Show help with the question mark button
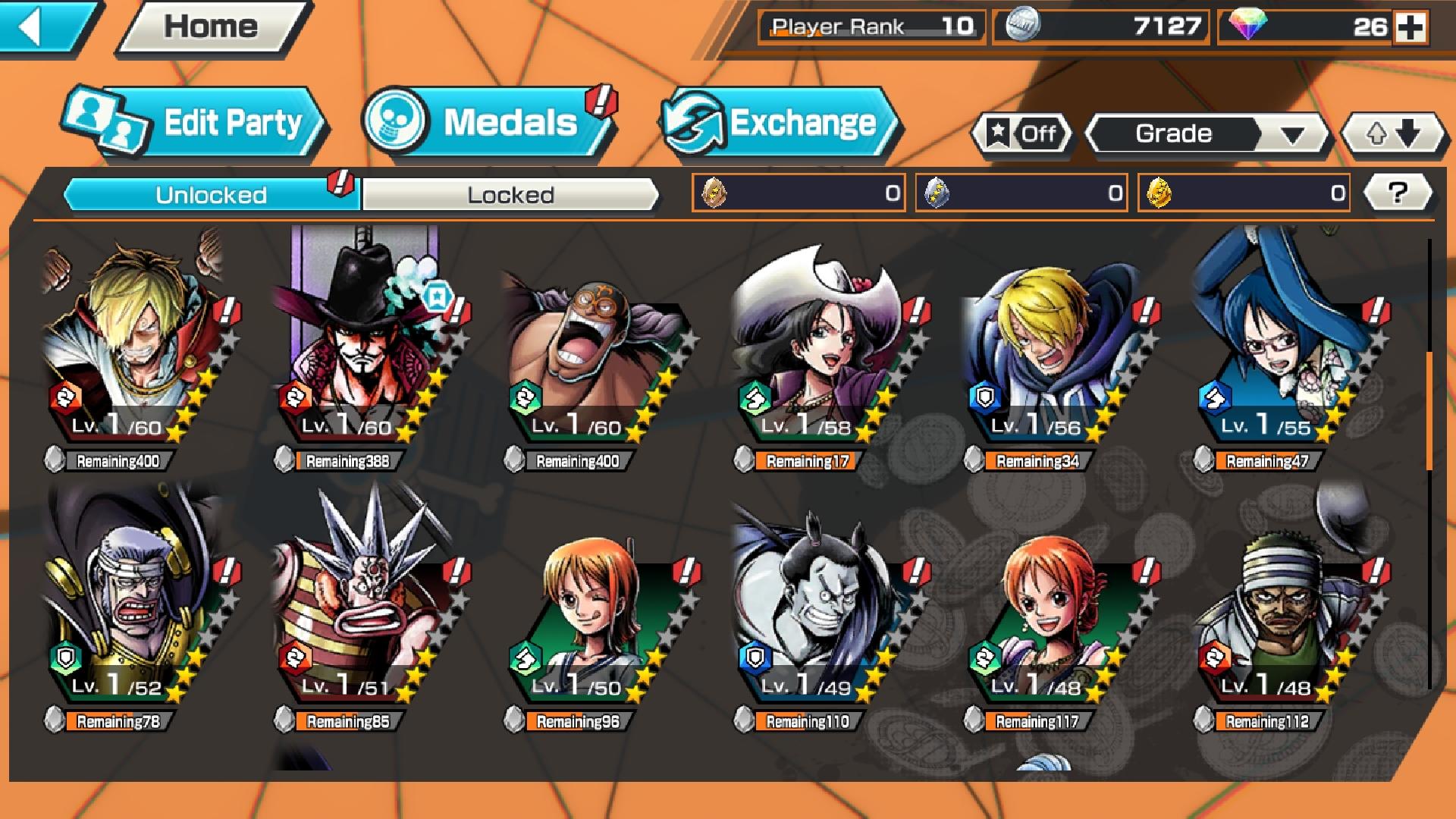This screenshot has width=1456, height=819. [x=1397, y=193]
